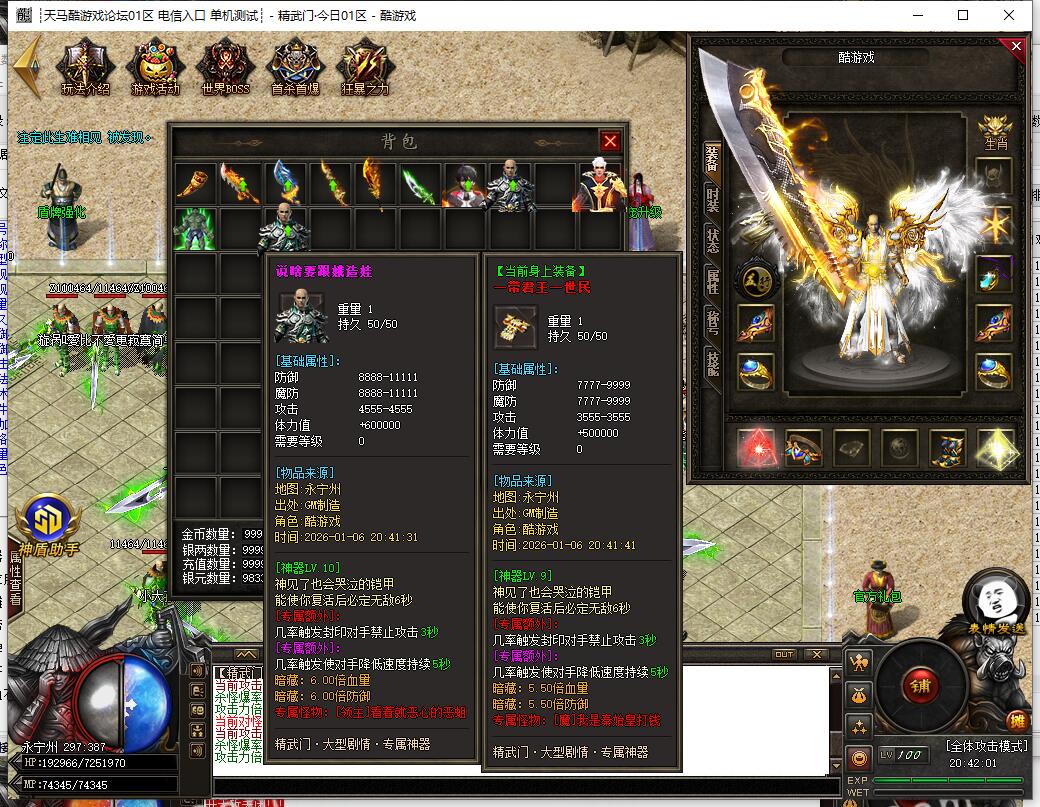Open the 游戏活动 pumpkin events icon
This screenshot has height=807, width=1040.
pos(155,67)
